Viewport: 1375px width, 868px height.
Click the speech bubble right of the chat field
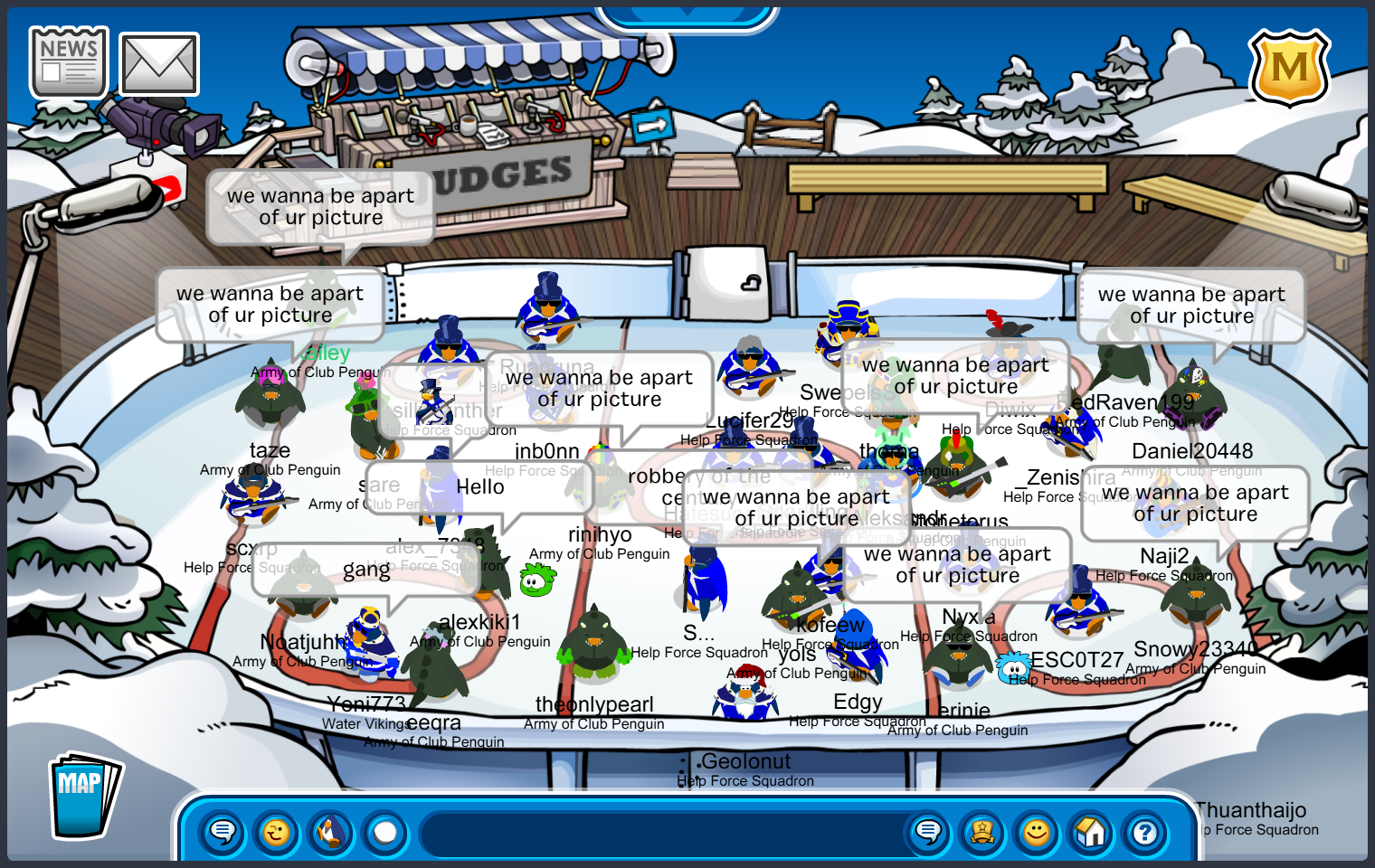pos(928,833)
